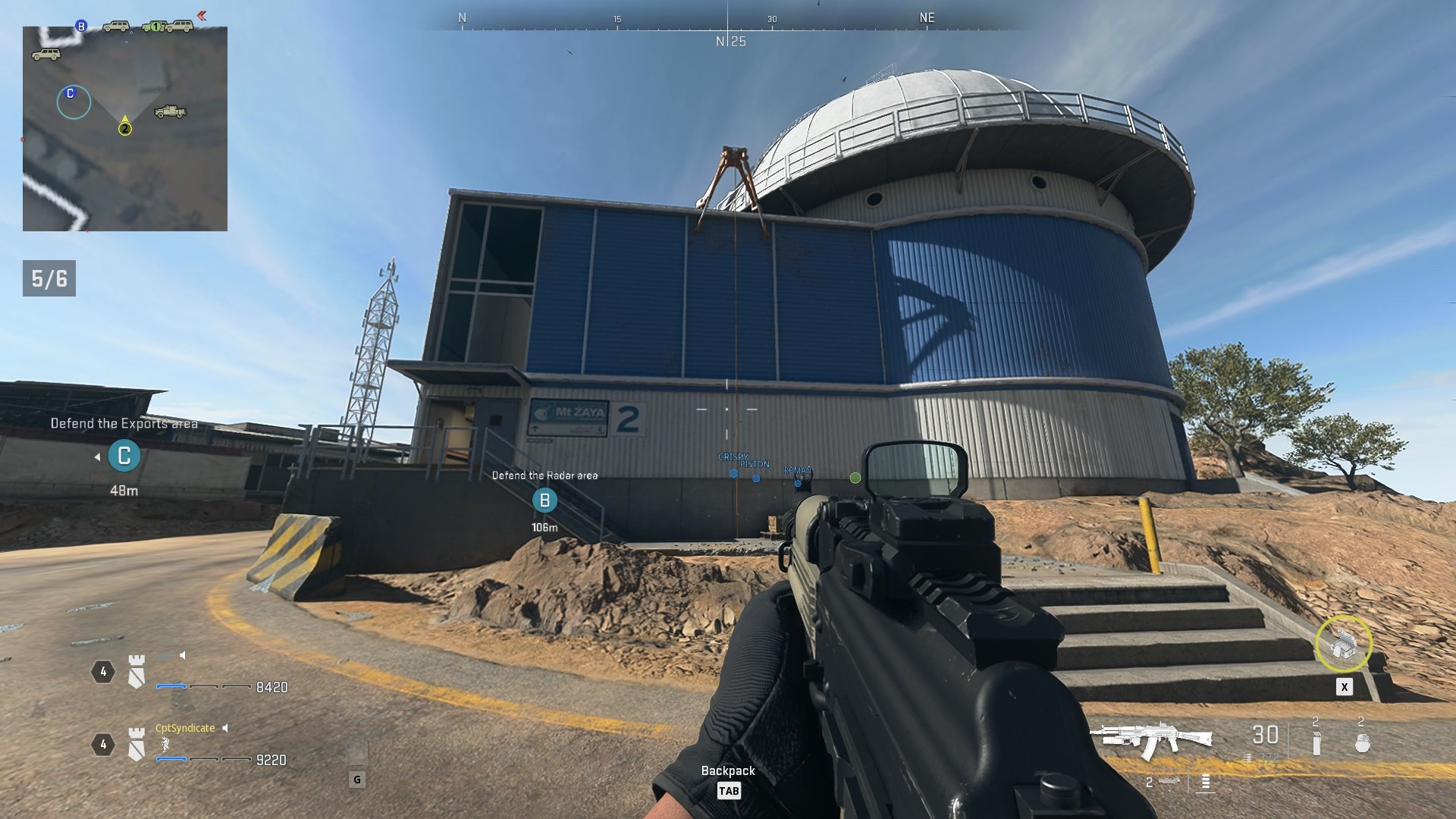
Task: Click the teammate name ROMAN near the building
Action: click(797, 470)
